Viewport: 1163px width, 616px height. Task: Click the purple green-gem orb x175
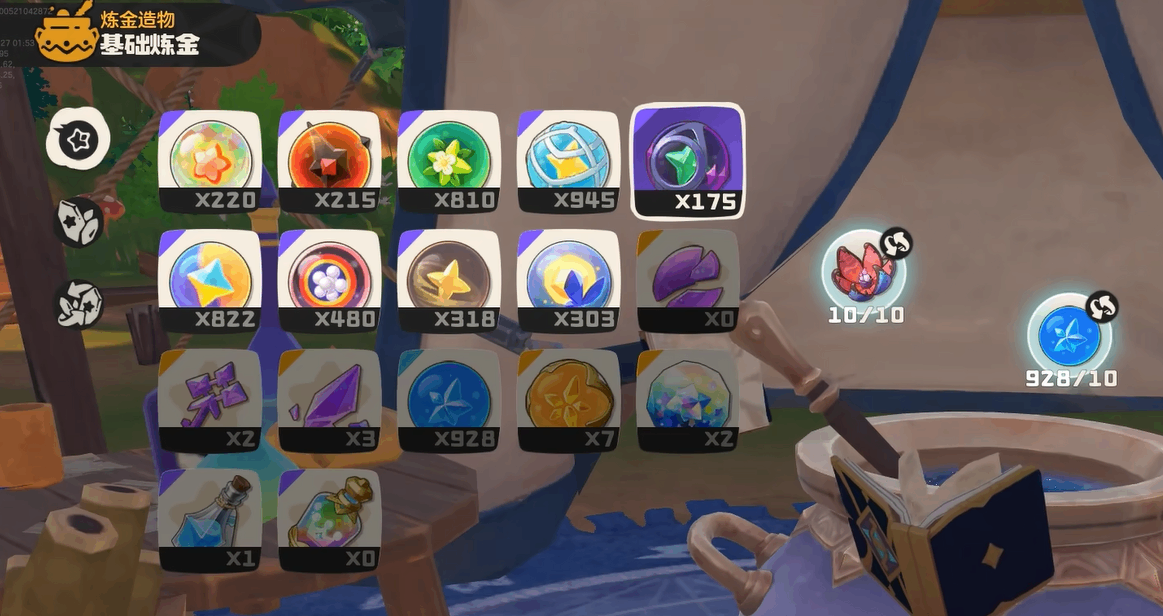click(688, 161)
